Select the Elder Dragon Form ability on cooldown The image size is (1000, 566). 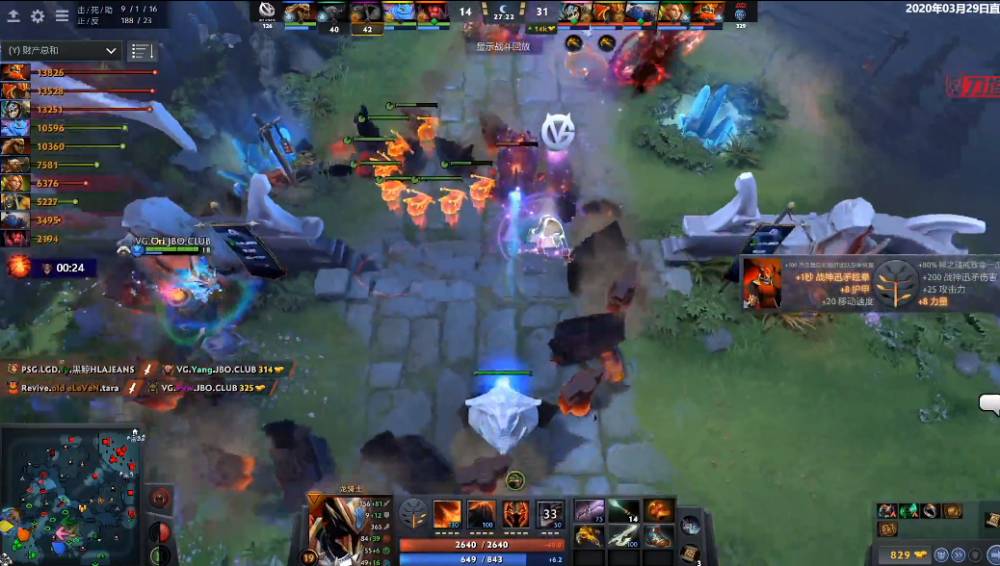550,513
